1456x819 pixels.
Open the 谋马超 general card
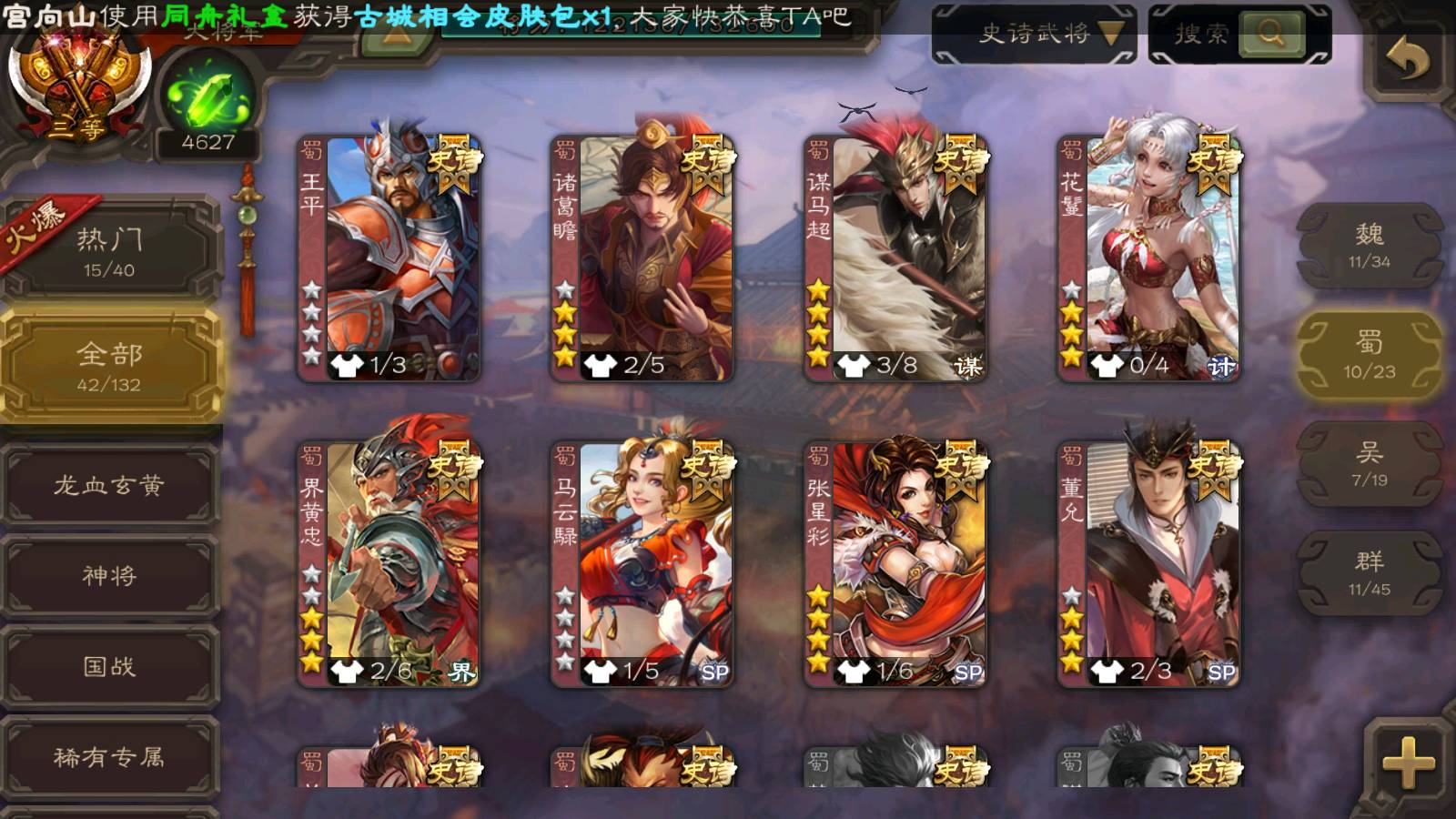pyautogui.click(x=895, y=258)
